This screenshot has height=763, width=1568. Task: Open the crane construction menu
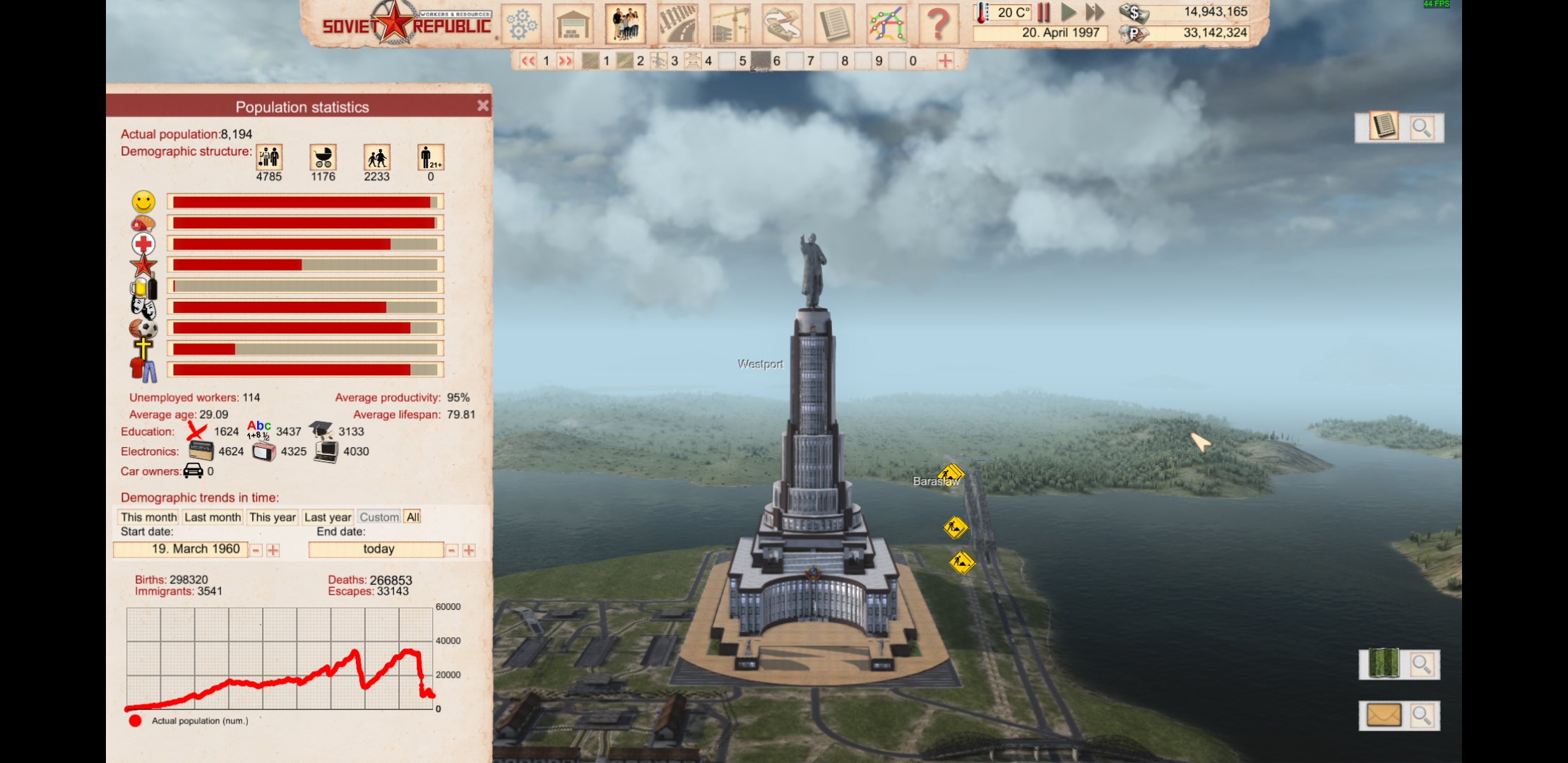coord(730,24)
